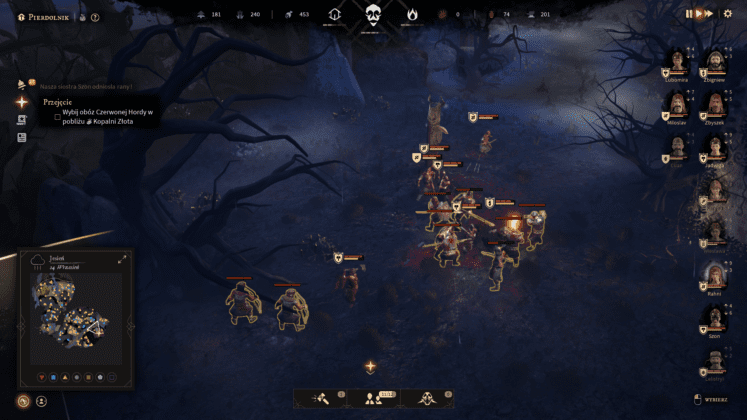Select Rahni's portrait
This screenshot has height=420, width=747.
(x=715, y=274)
